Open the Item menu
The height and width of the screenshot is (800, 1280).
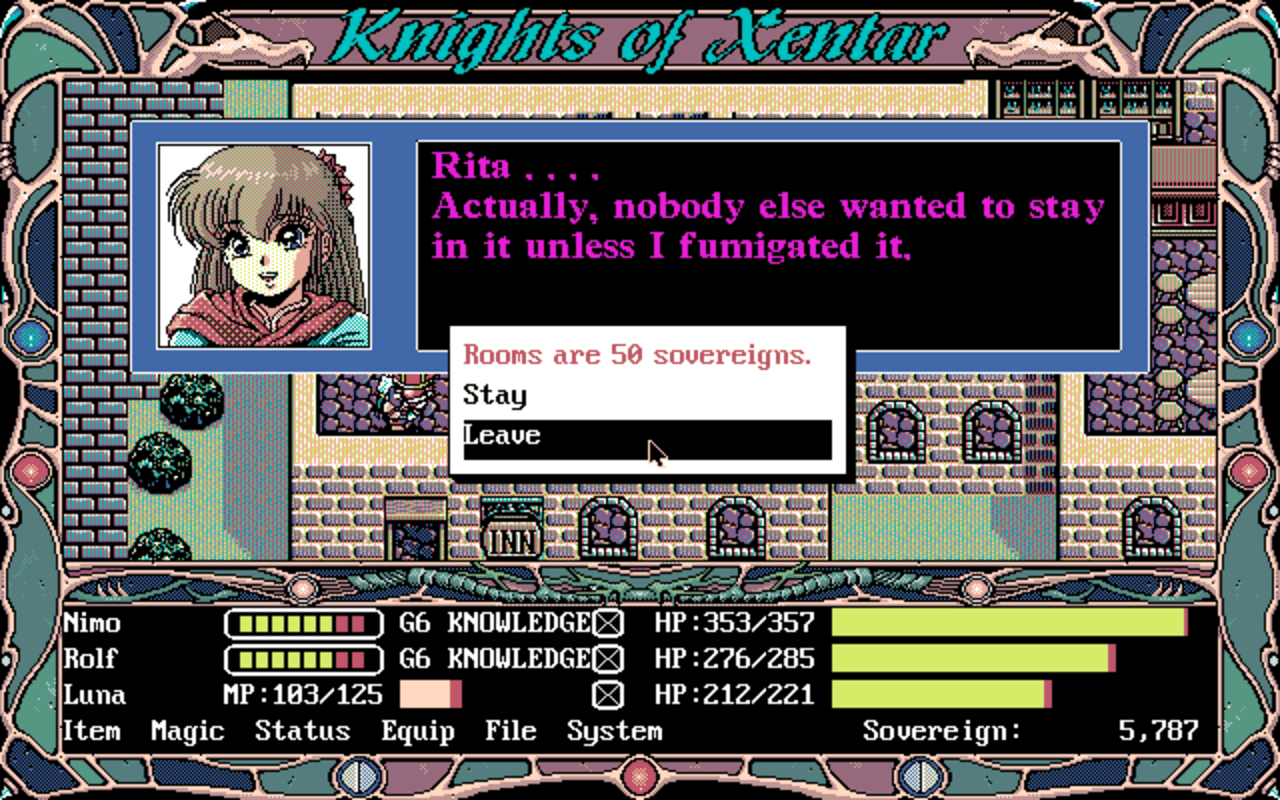(x=90, y=731)
